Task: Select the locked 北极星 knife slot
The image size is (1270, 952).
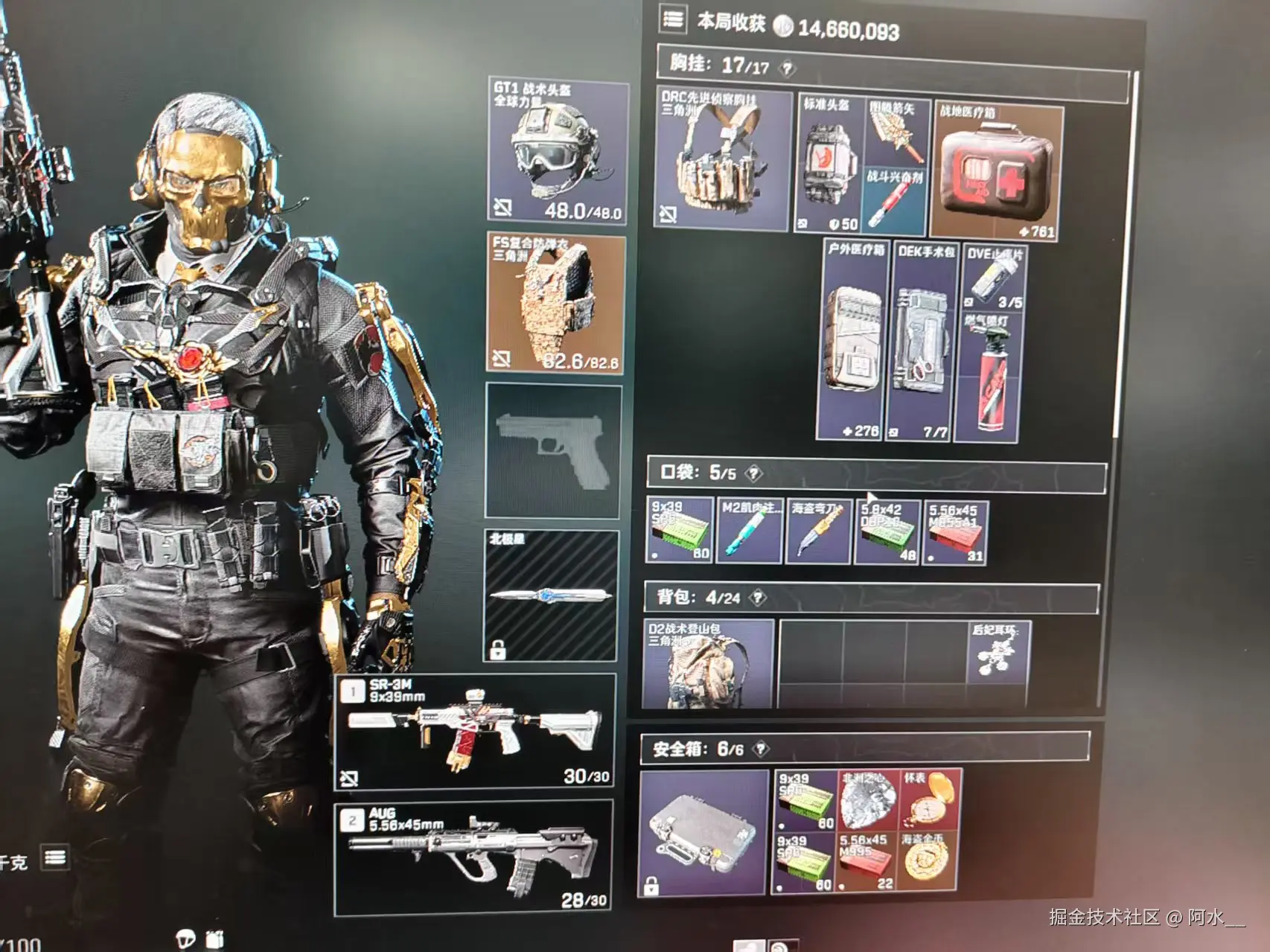Action: click(x=551, y=595)
